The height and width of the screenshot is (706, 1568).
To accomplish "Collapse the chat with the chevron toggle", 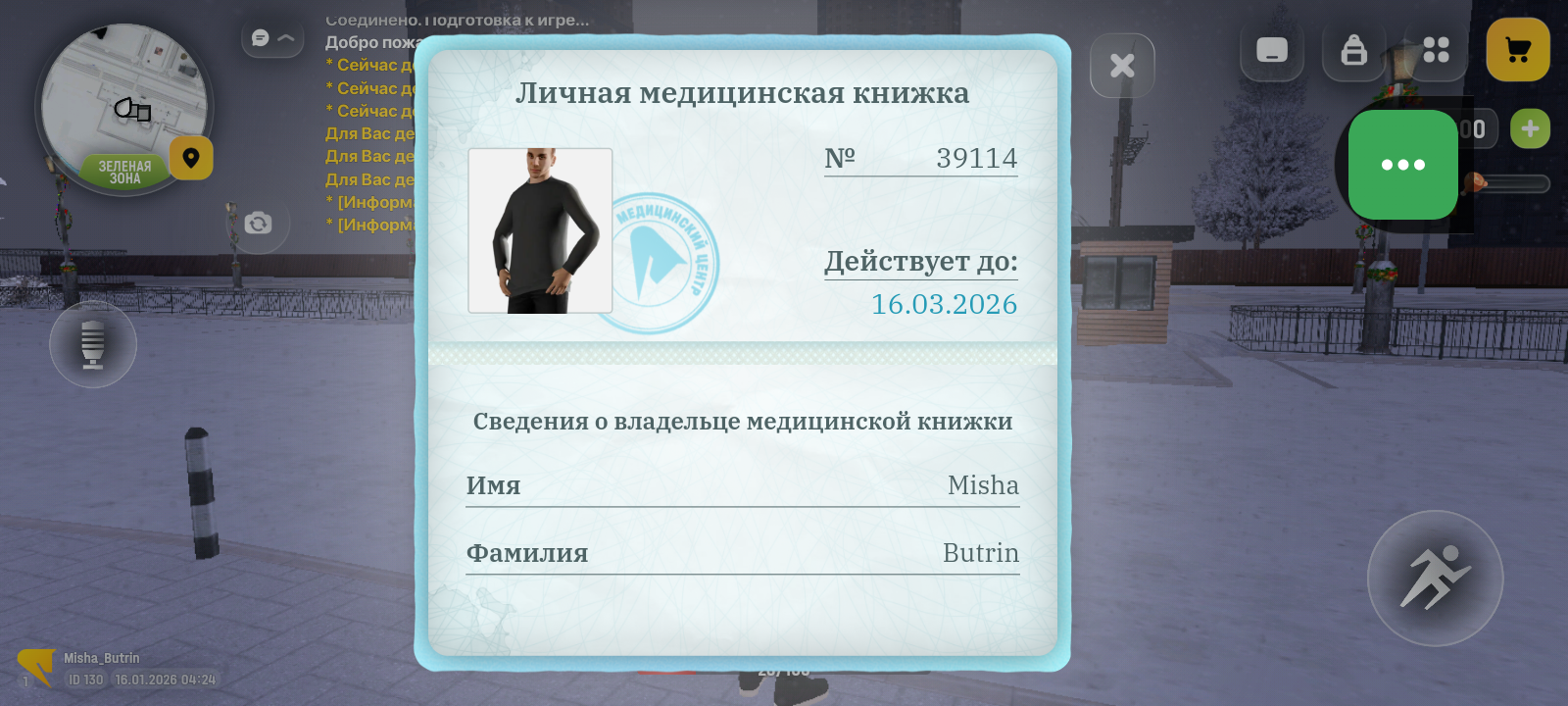I will (x=285, y=37).
